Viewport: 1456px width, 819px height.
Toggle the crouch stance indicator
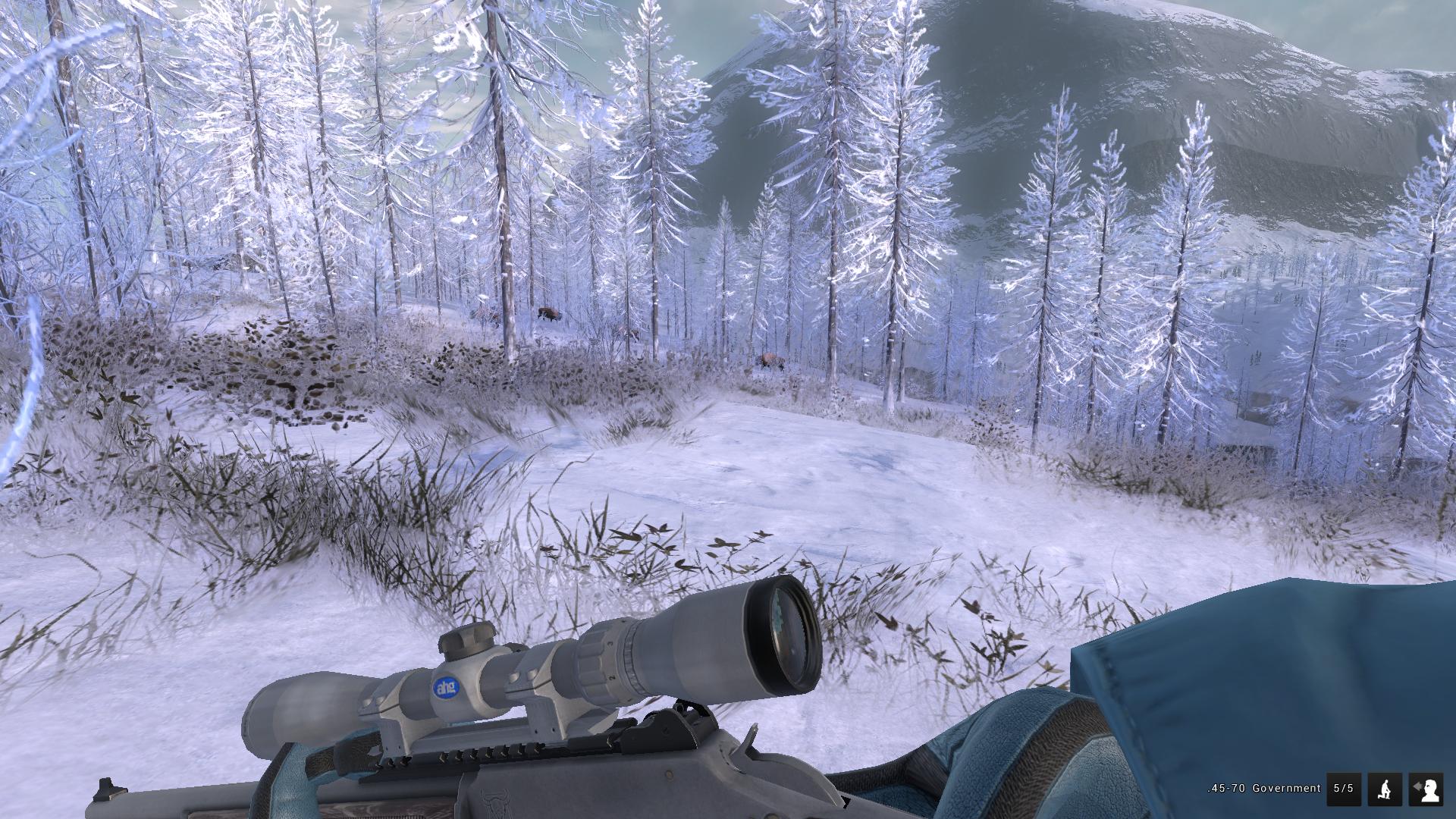pyautogui.click(x=1385, y=789)
